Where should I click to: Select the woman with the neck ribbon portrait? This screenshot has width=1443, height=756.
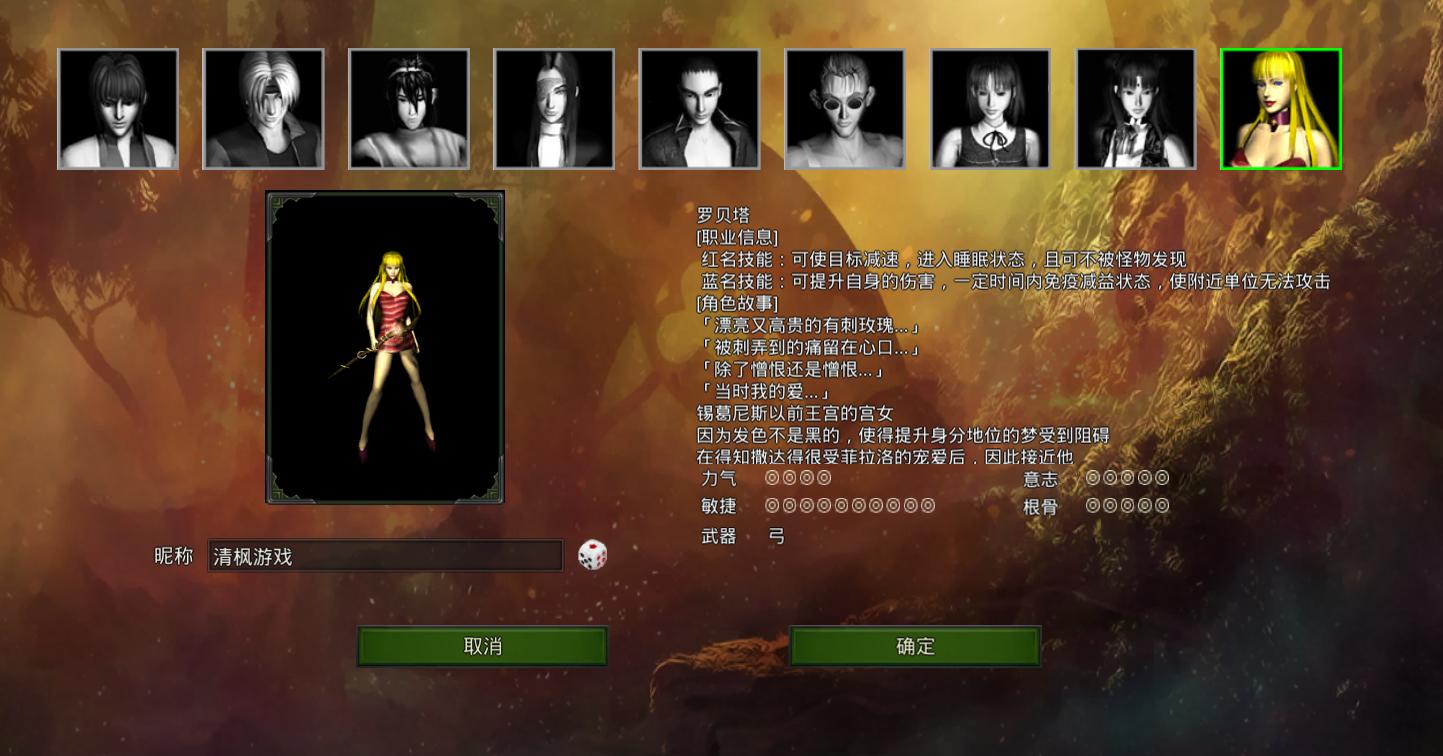click(x=989, y=108)
